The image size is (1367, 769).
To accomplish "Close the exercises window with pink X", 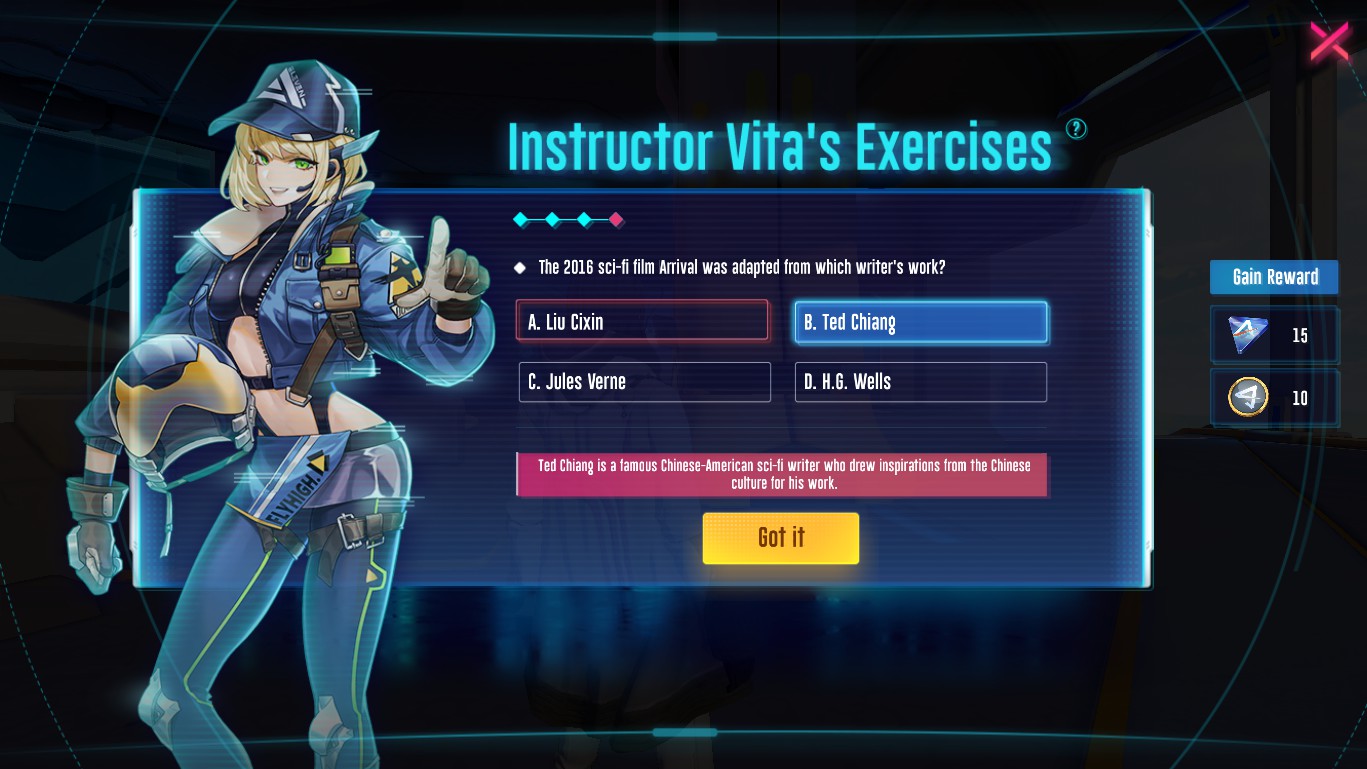I will (x=1329, y=42).
